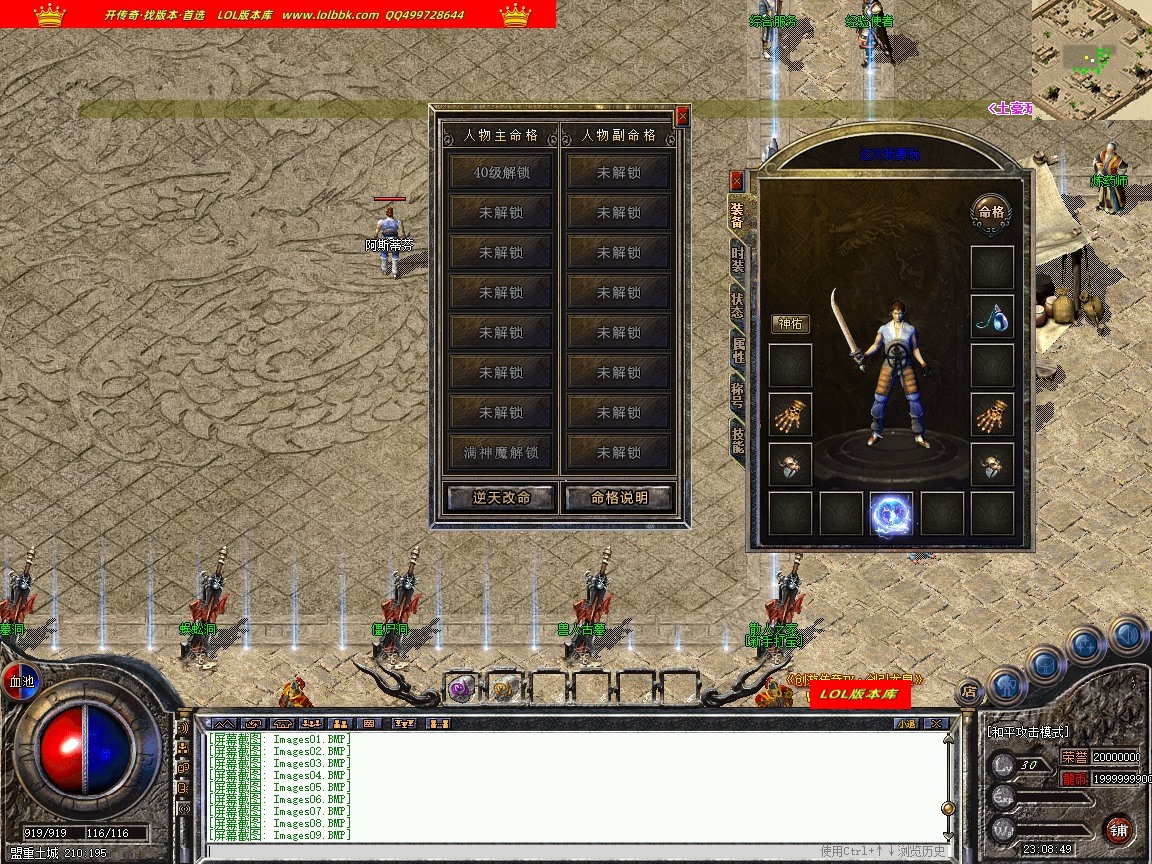1152x864 pixels.
Task: Select the glowing blue orb slot
Action: 891,514
